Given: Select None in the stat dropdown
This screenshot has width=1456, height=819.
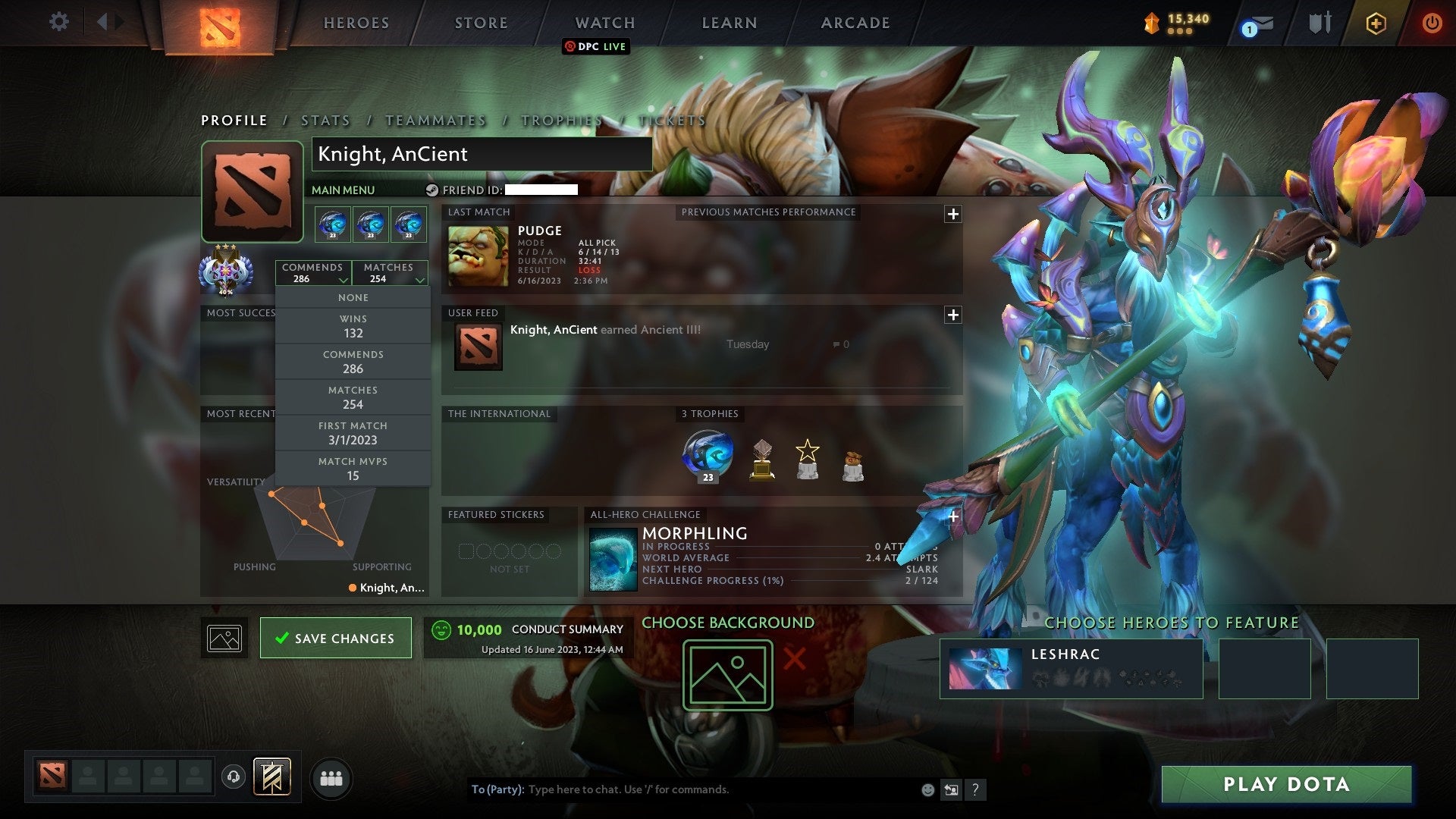Looking at the screenshot, I should 353,297.
